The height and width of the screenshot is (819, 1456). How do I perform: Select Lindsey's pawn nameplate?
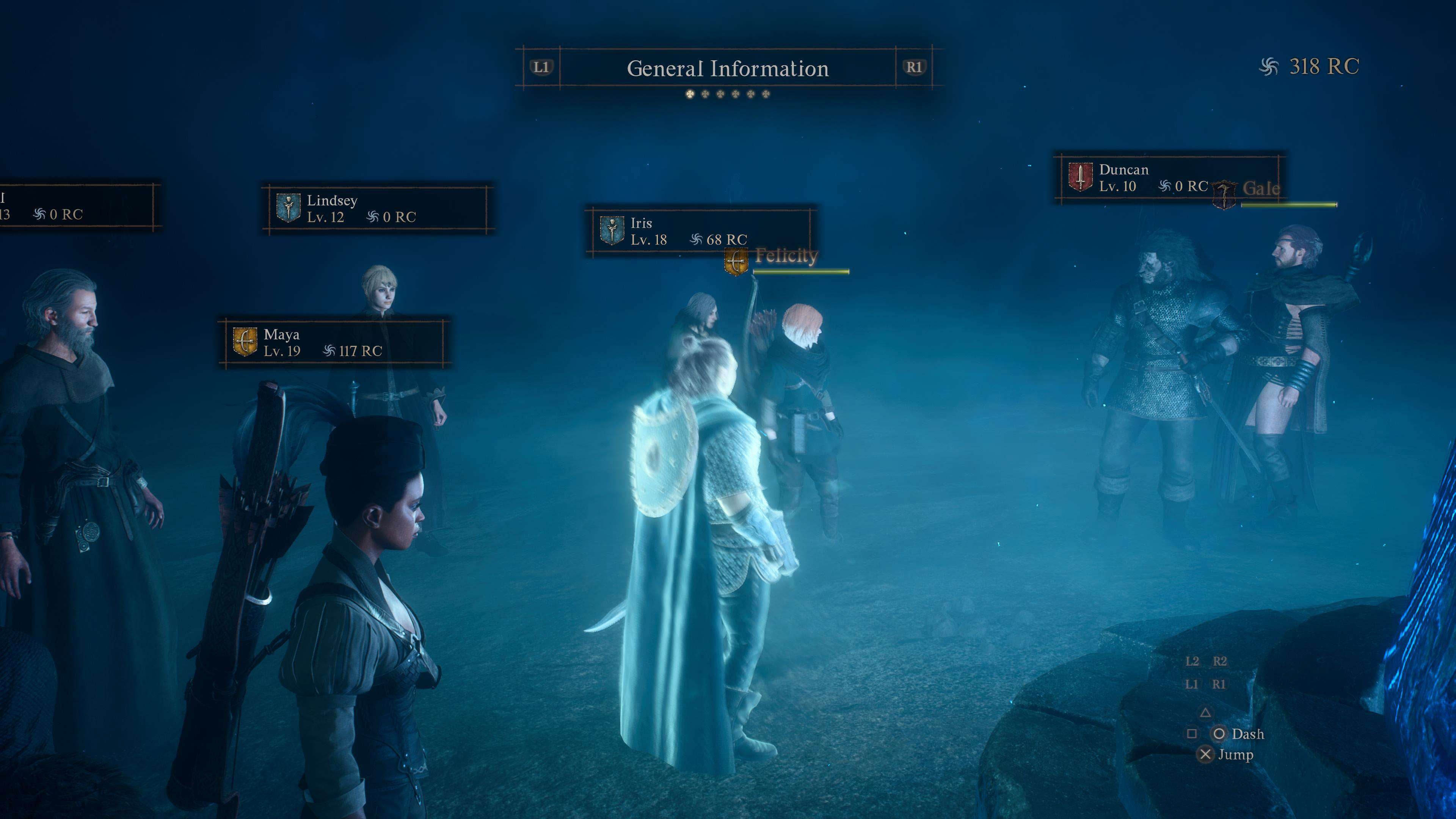(377, 209)
